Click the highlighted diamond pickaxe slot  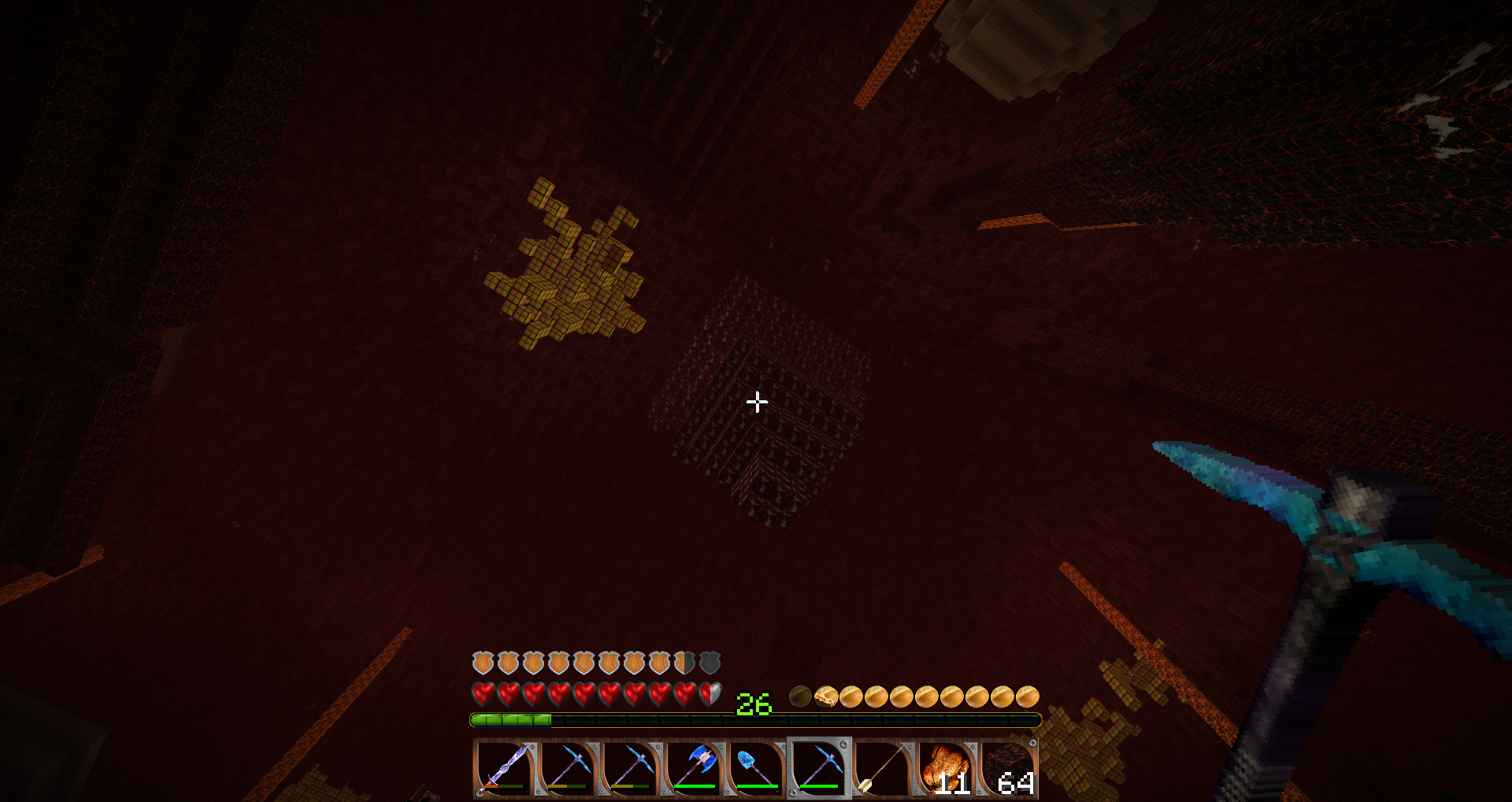pos(819,768)
